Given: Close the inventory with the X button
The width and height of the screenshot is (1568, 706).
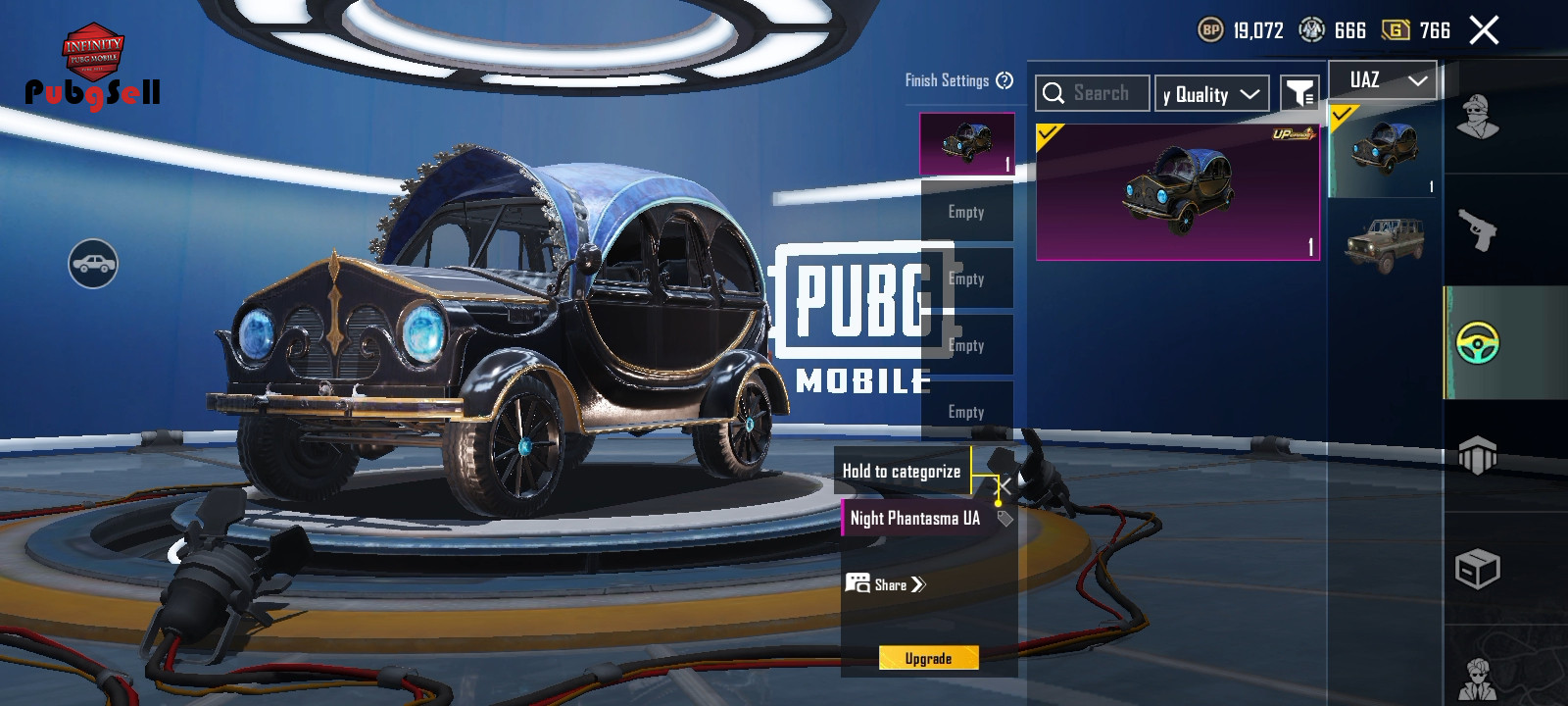Looking at the screenshot, I should tap(1484, 30).
